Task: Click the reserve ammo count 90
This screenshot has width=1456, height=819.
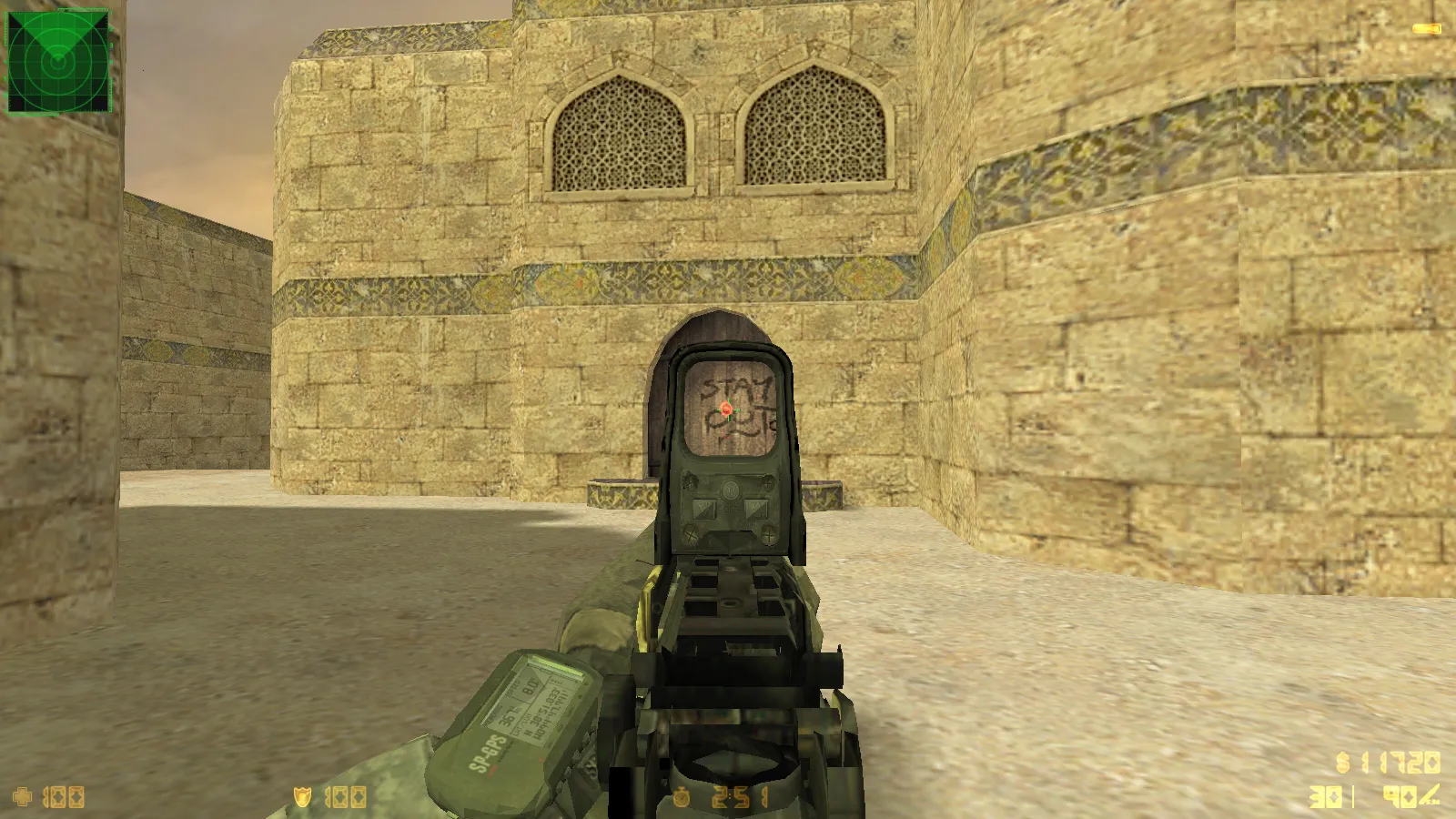Action: (x=1400, y=796)
